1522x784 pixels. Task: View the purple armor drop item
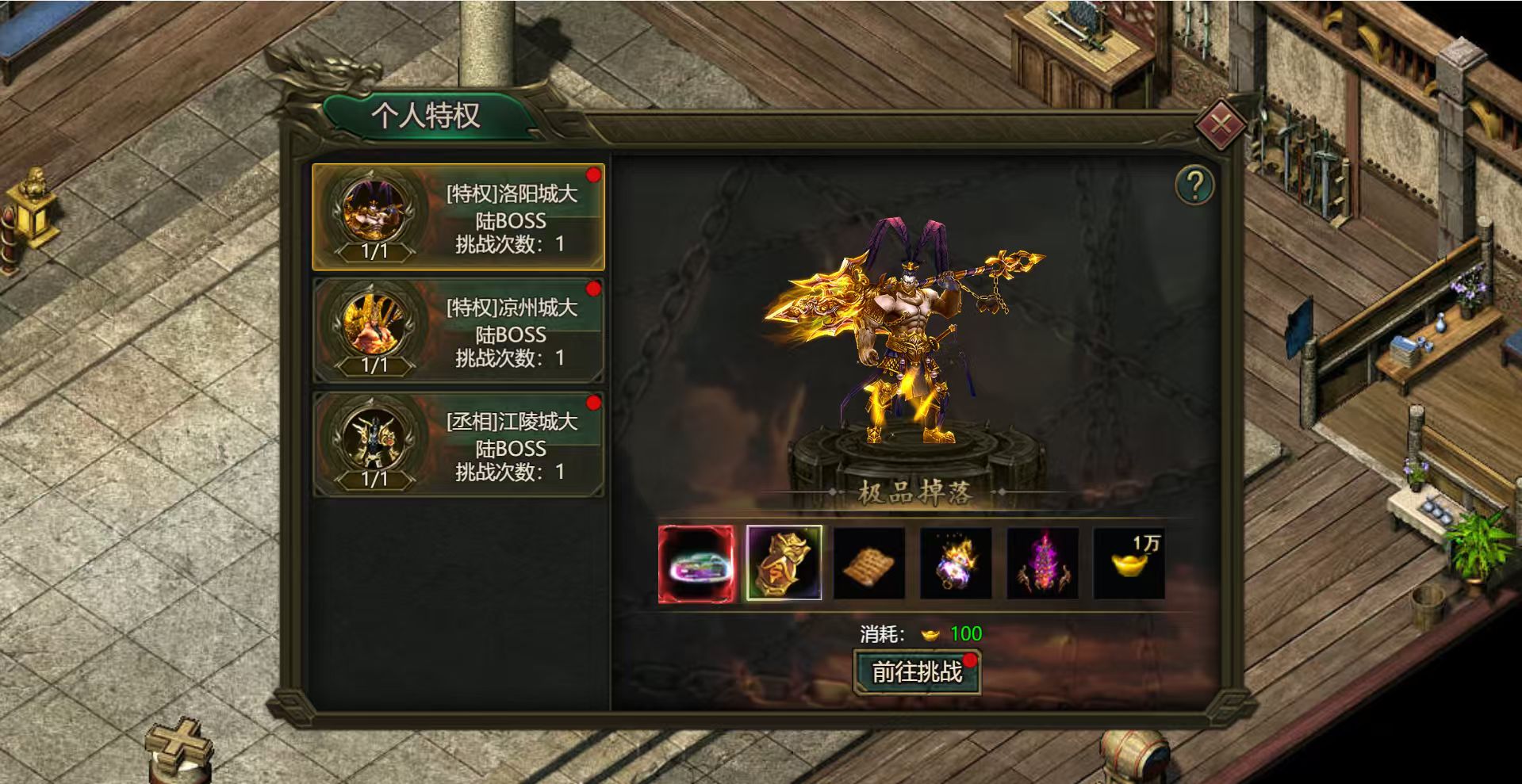(x=1042, y=564)
